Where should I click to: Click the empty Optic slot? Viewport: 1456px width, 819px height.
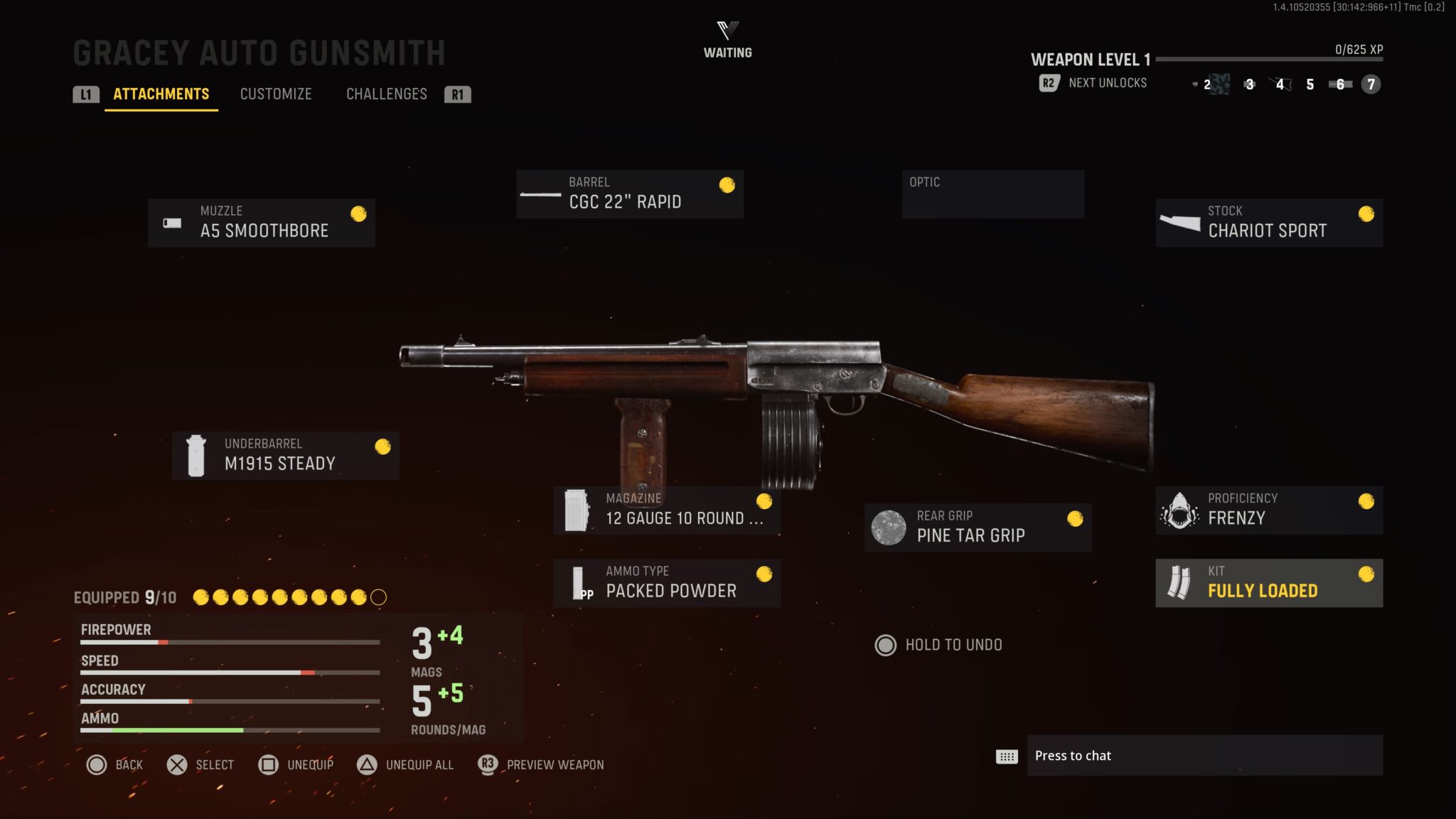pyautogui.click(x=992, y=193)
